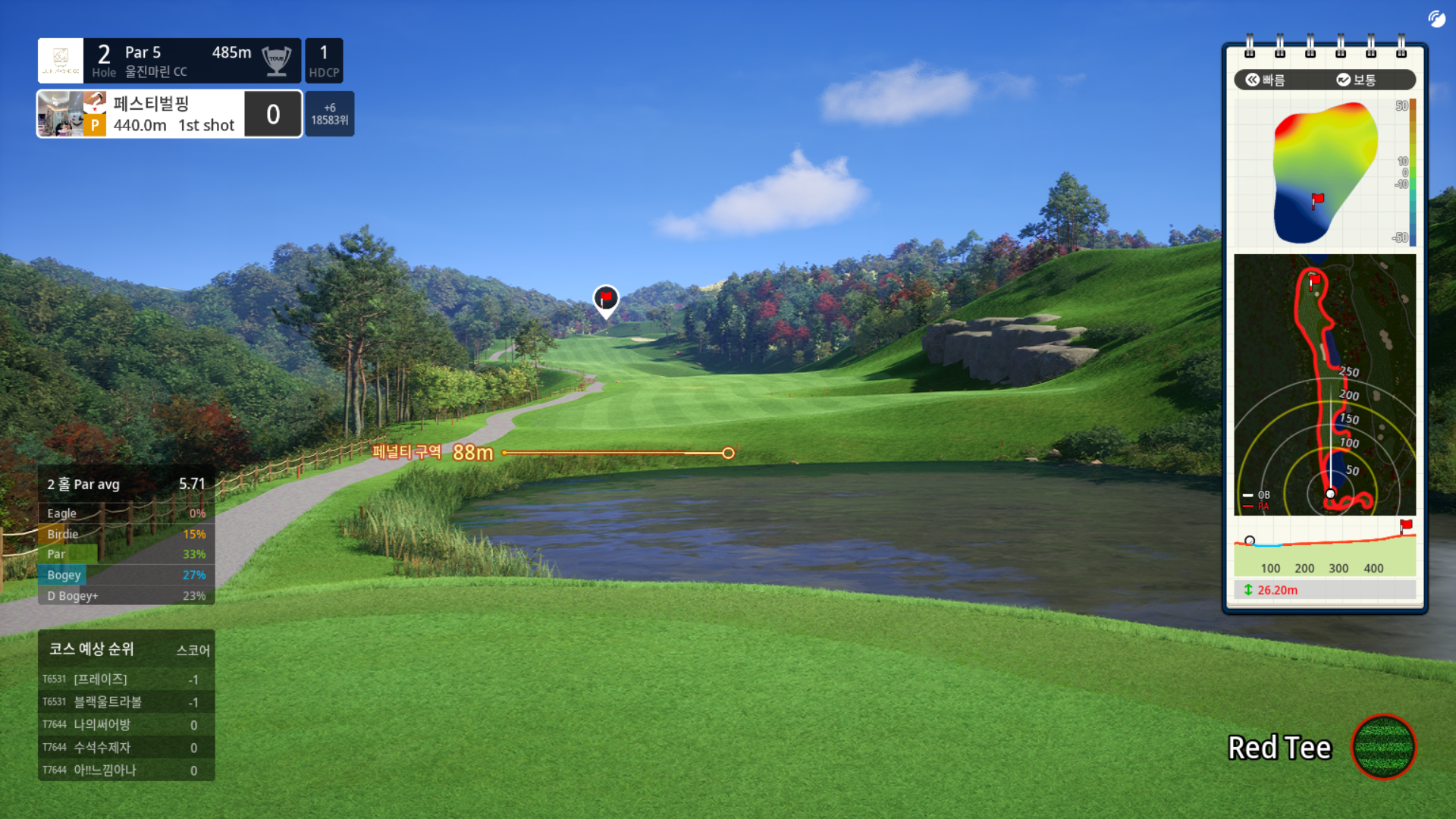Viewport: 1456px width, 819px height.
Task: Show the elevation profile chart
Action: [1324, 548]
